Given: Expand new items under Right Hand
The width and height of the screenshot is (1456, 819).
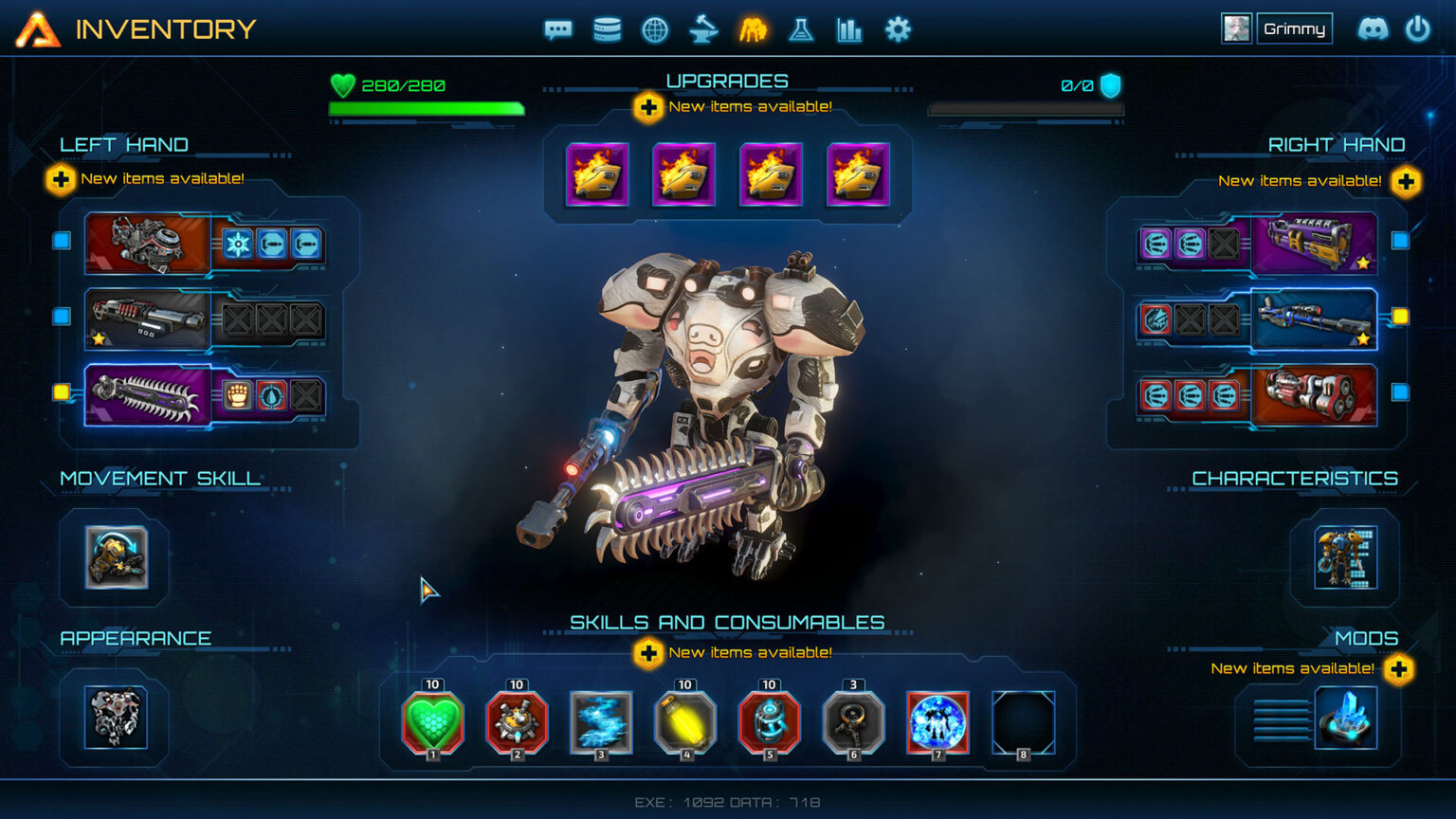Looking at the screenshot, I should tap(1406, 180).
